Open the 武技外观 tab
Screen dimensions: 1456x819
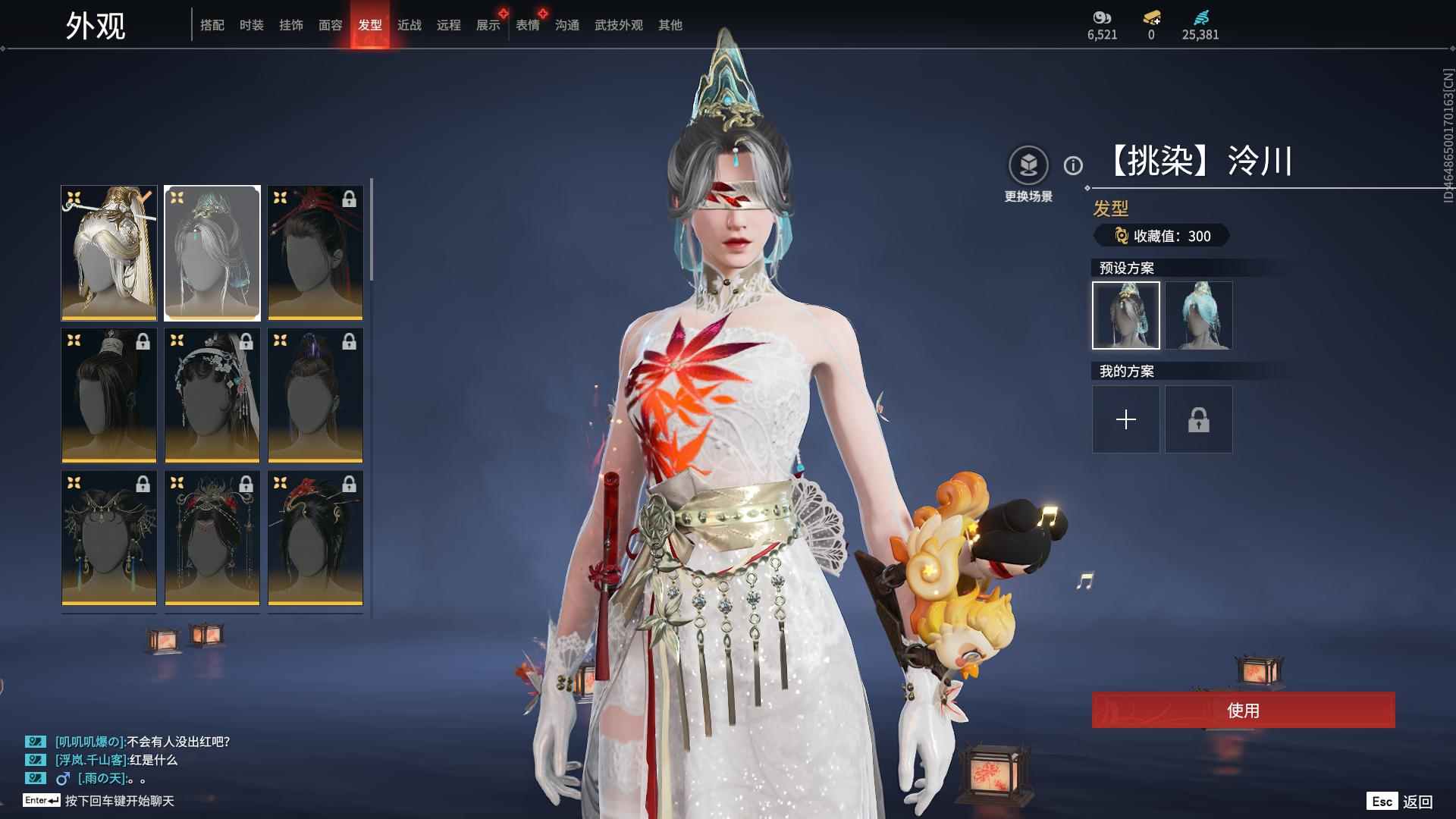(x=618, y=25)
